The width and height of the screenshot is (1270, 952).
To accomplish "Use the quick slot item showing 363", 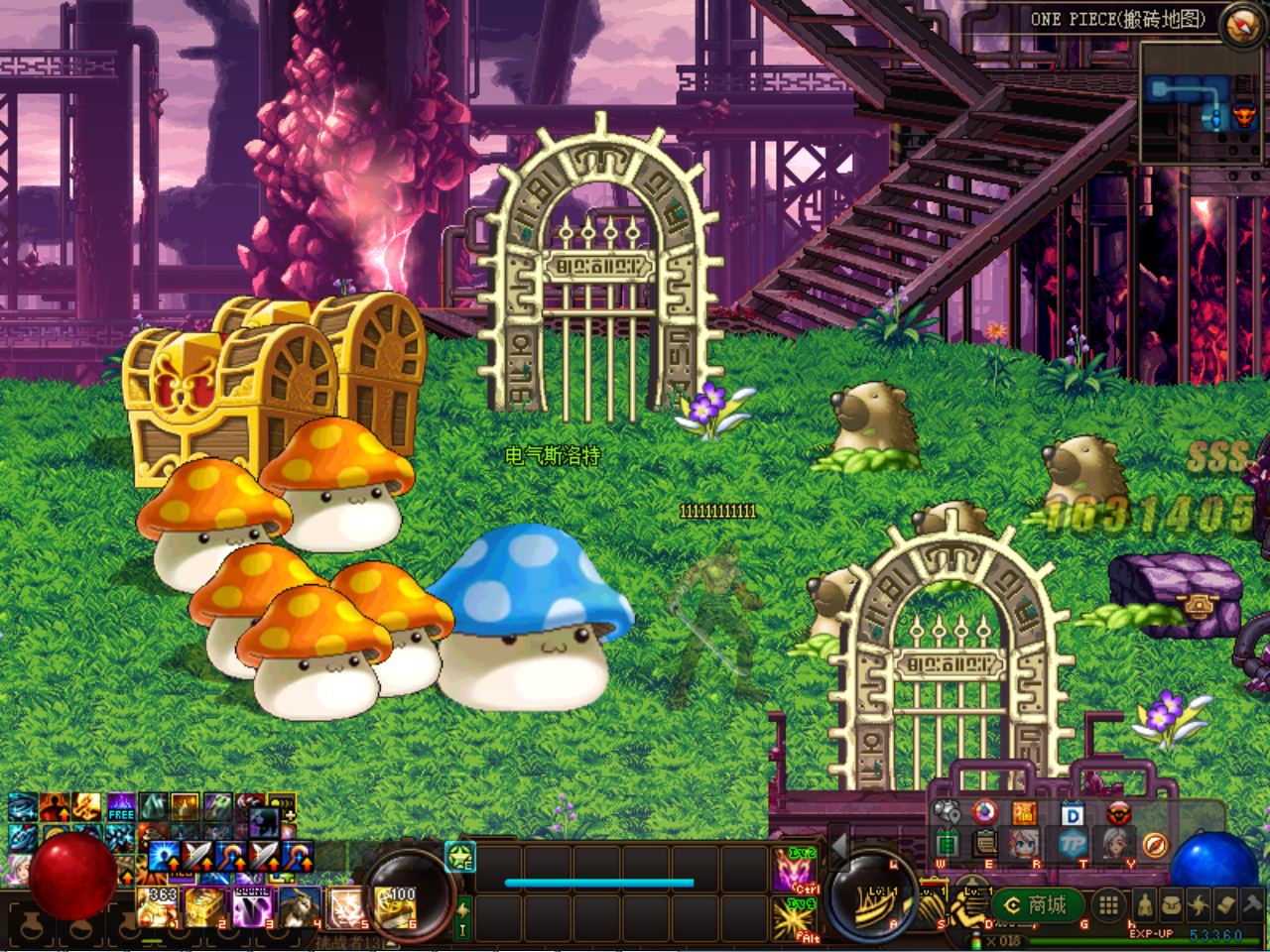I will 157,907.
